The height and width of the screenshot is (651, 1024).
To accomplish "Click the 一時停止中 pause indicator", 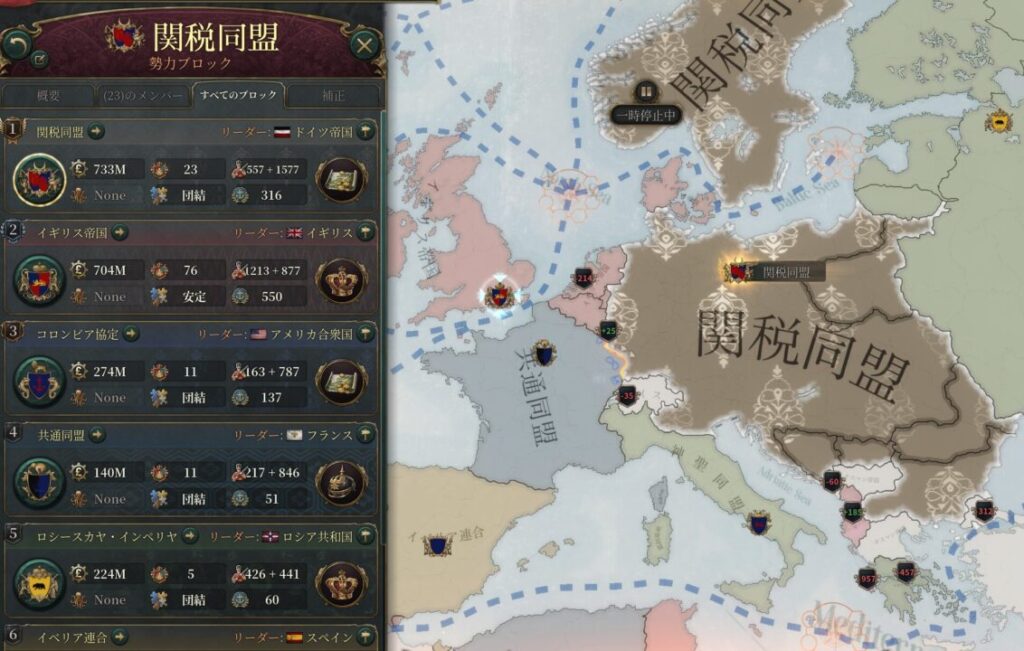I will click(x=648, y=114).
